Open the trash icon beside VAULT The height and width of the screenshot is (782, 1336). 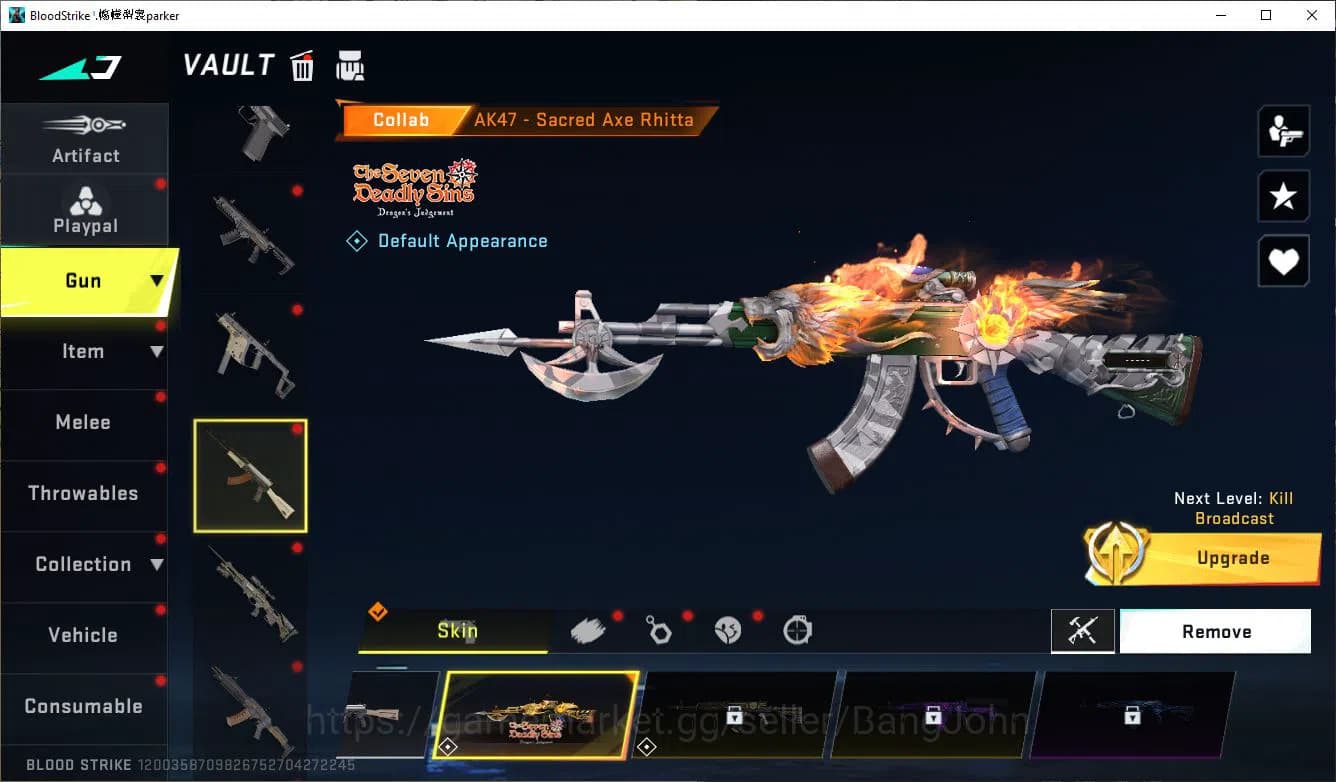302,66
